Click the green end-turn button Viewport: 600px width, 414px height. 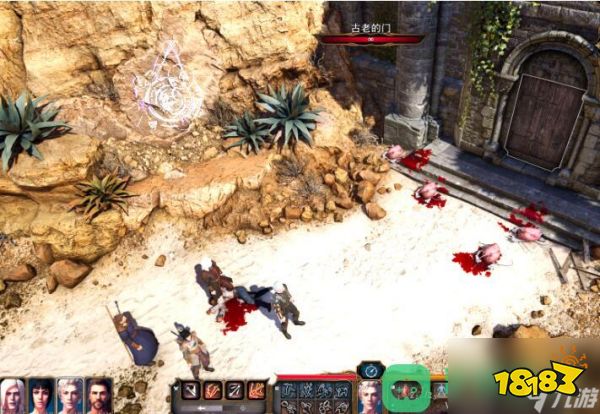click(x=407, y=388)
